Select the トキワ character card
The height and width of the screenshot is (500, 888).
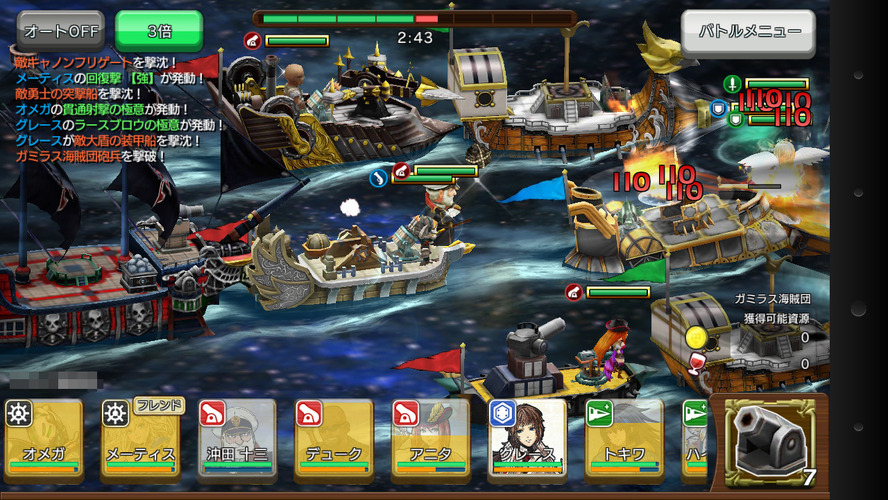[624, 440]
